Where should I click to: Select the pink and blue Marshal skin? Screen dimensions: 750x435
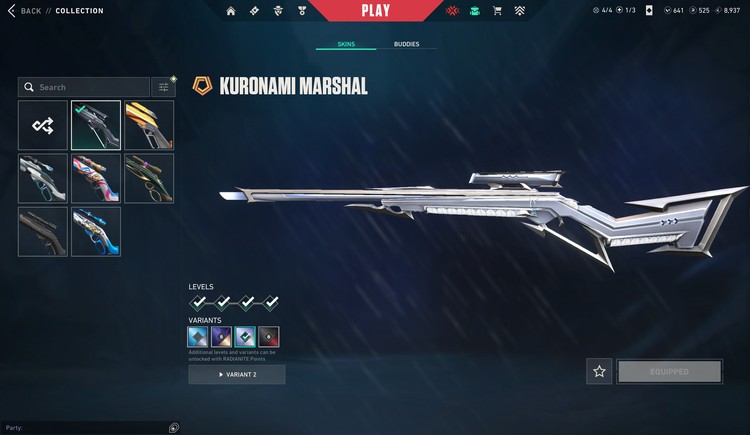(x=96, y=178)
